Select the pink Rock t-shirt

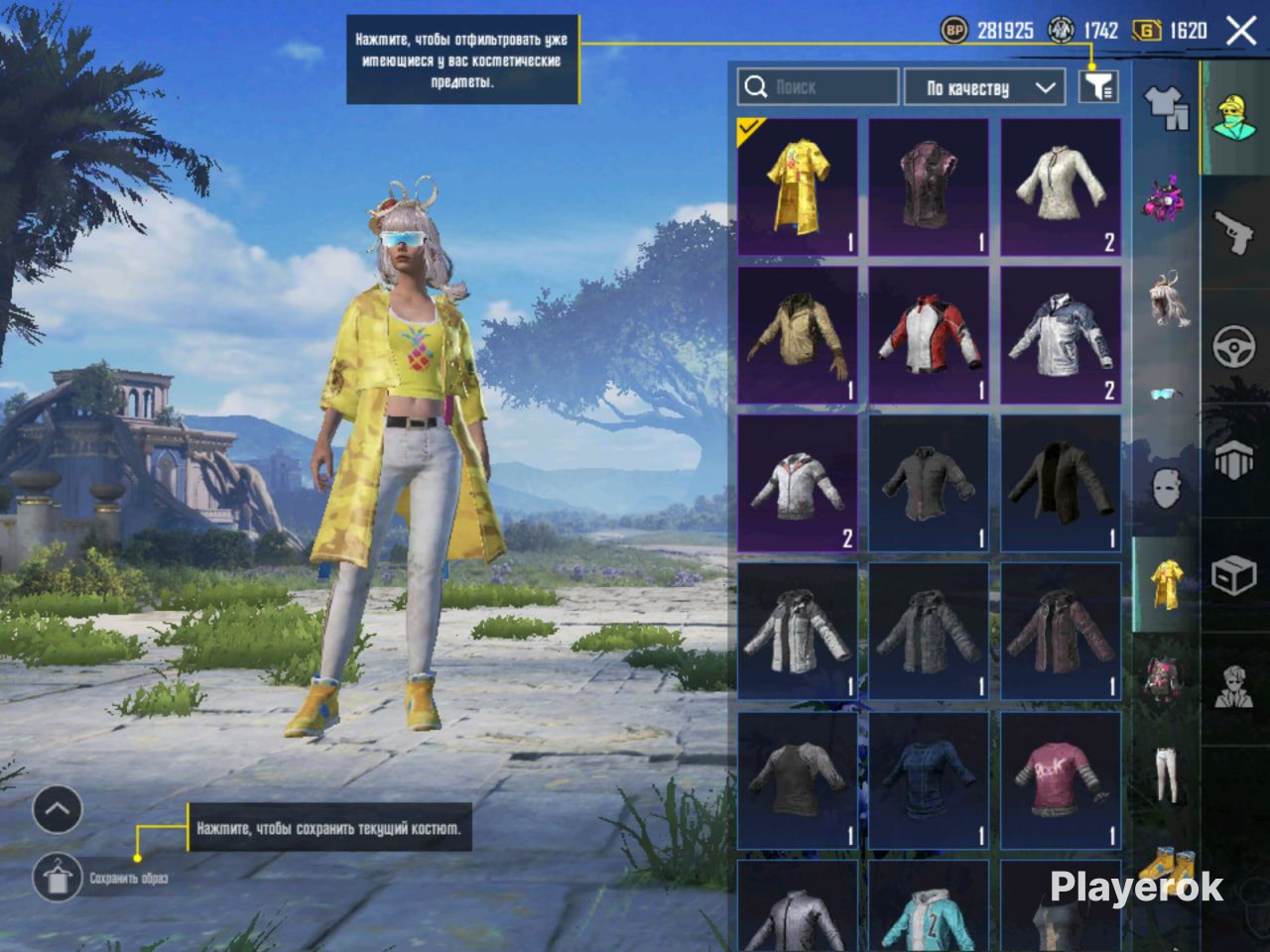(1061, 779)
